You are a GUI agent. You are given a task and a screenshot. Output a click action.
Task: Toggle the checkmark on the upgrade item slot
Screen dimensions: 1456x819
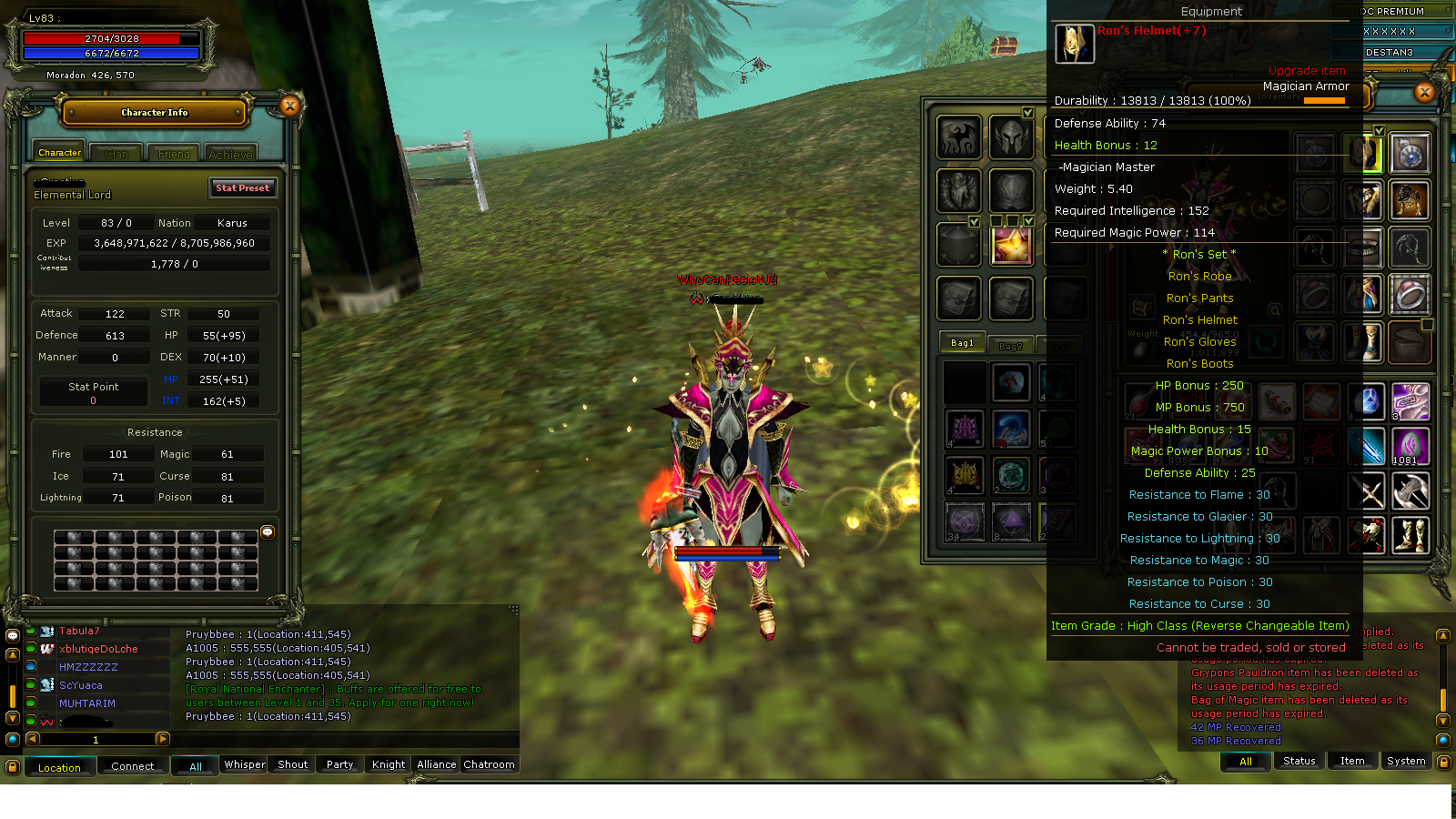click(1028, 220)
